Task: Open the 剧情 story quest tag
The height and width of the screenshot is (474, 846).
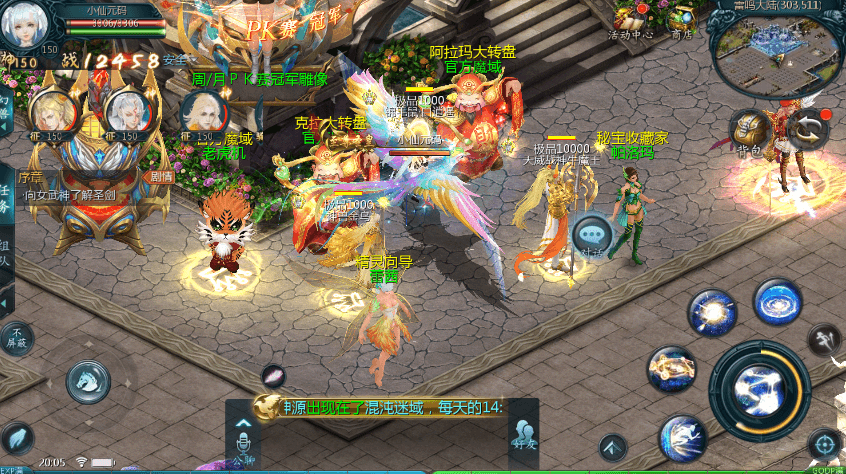Action: point(161,176)
